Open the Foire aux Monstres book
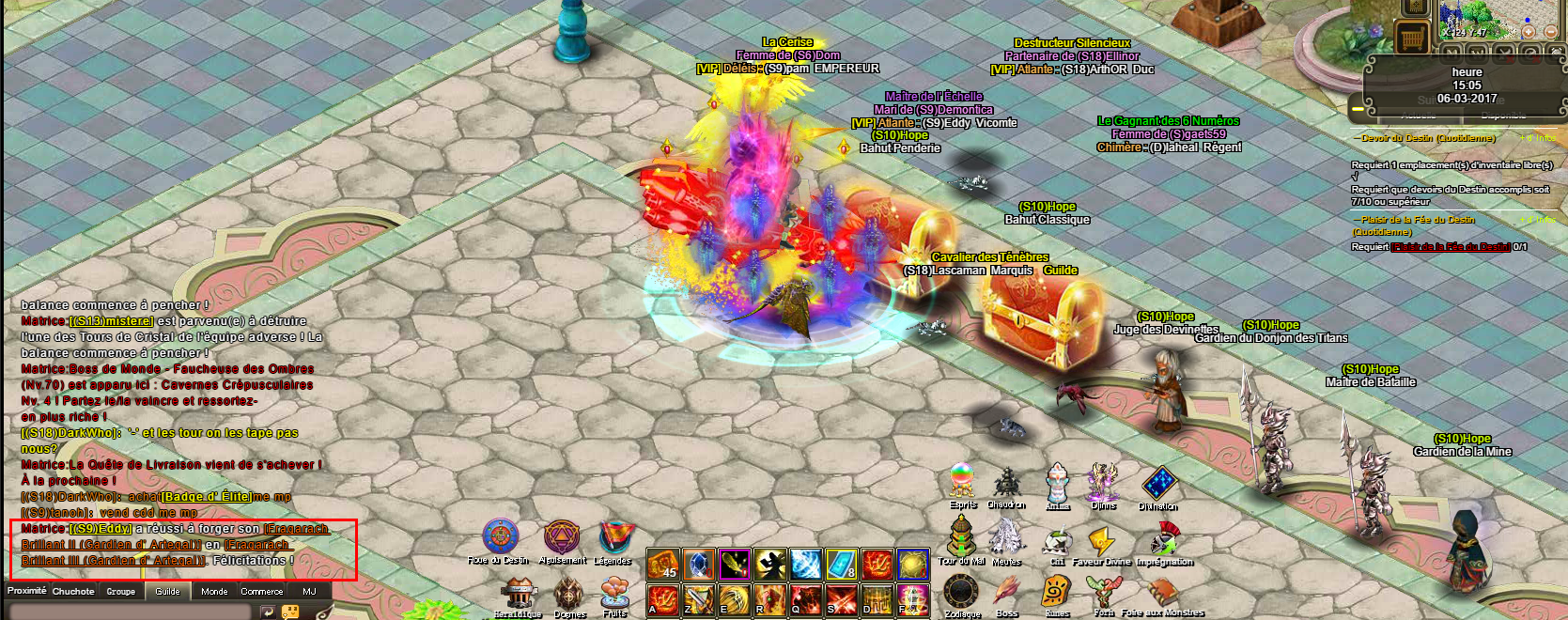Screen dimensions: 1568x620 [x=1162, y=593]
